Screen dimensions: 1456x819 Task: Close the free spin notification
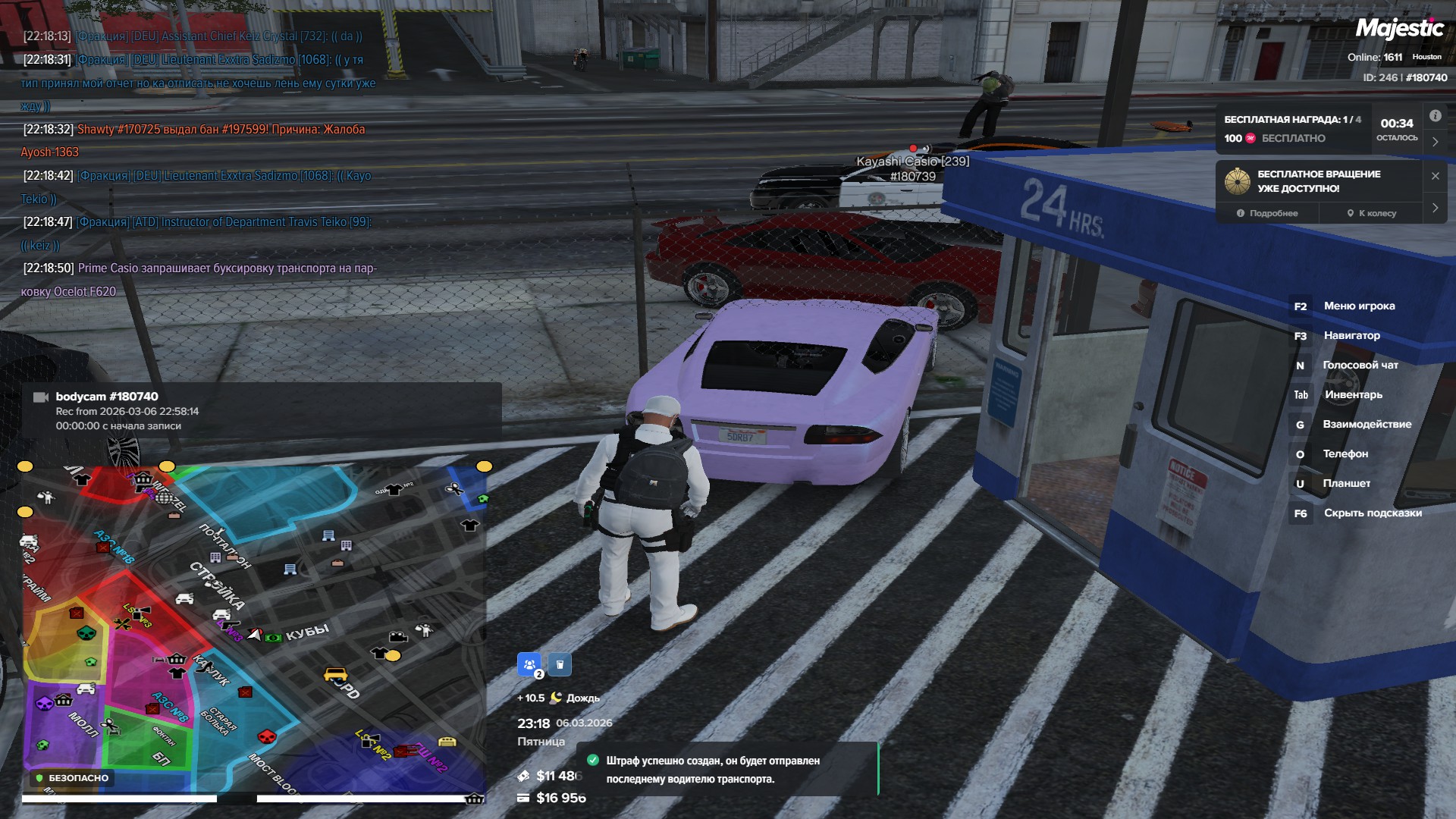(1435, 176)
